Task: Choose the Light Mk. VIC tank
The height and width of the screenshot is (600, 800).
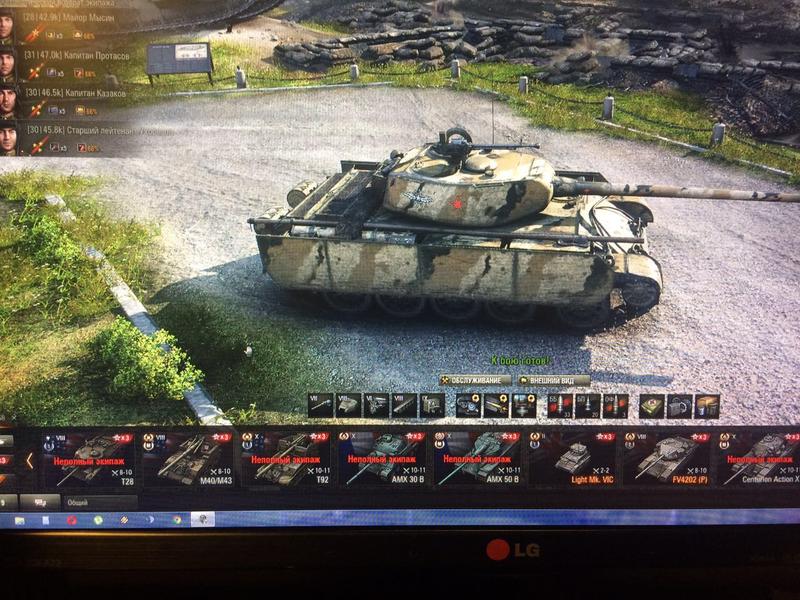Action: pyautogui.click(x=573, y=459)
